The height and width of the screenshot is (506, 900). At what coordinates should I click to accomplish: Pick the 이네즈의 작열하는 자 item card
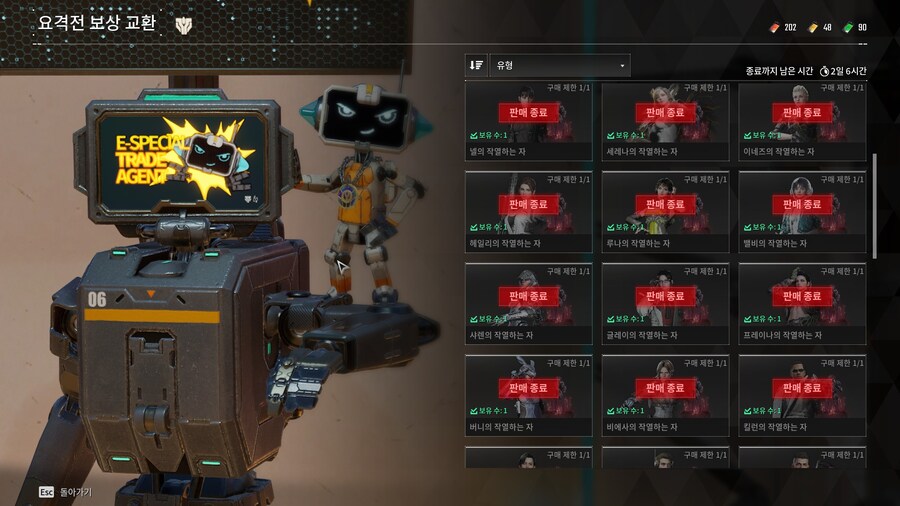pos(802,121)
